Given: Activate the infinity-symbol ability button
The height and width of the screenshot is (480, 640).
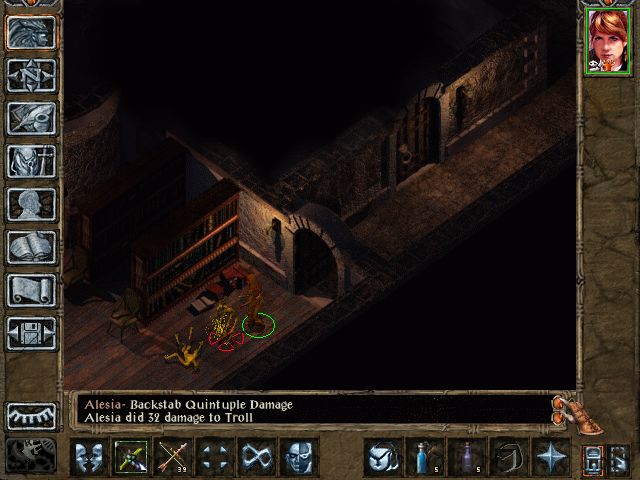Looking at the screenshot, I should click(x=256, y=457).
